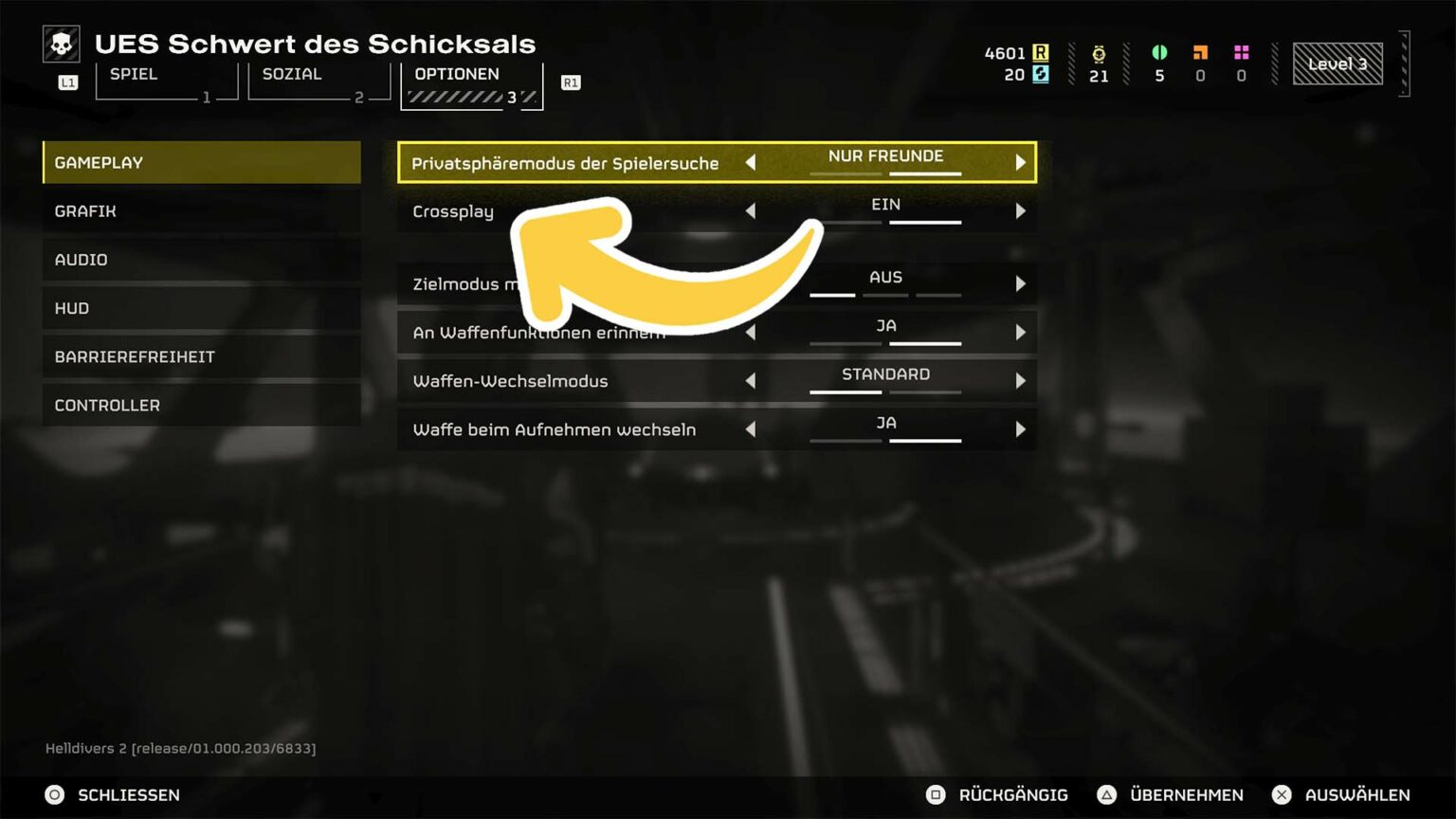Click right arrow of Waffen-Wechselmodus
This screenshot has width=1456, height=819.
(x=1020, y=381)
